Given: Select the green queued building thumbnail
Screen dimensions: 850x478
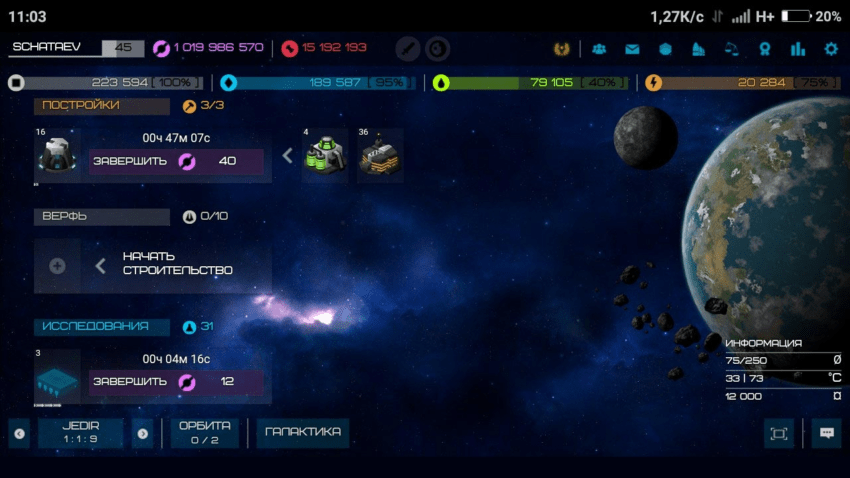Looking at the screenshot, I should [326, 155].
